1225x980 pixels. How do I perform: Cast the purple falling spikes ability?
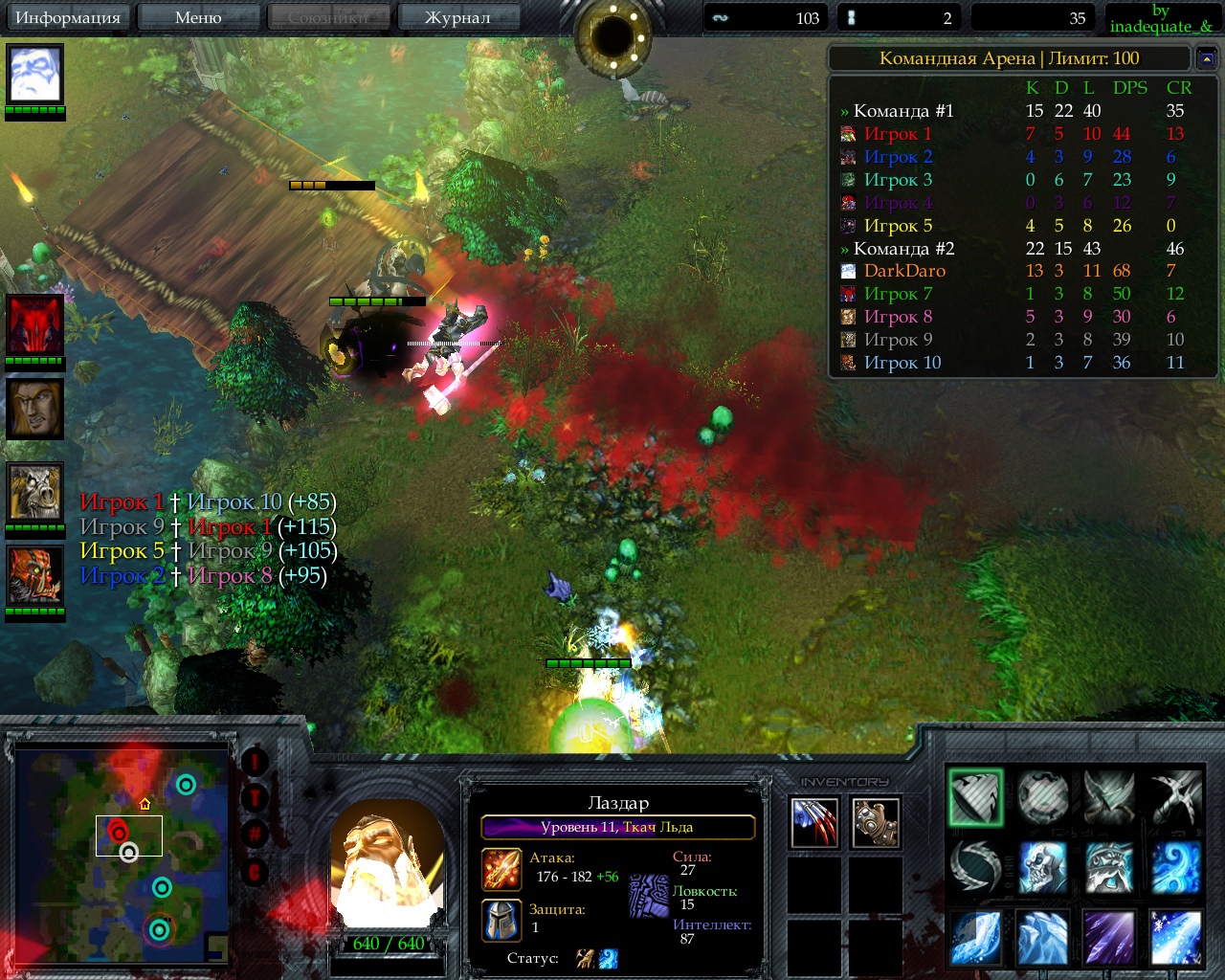[1108, 937]
